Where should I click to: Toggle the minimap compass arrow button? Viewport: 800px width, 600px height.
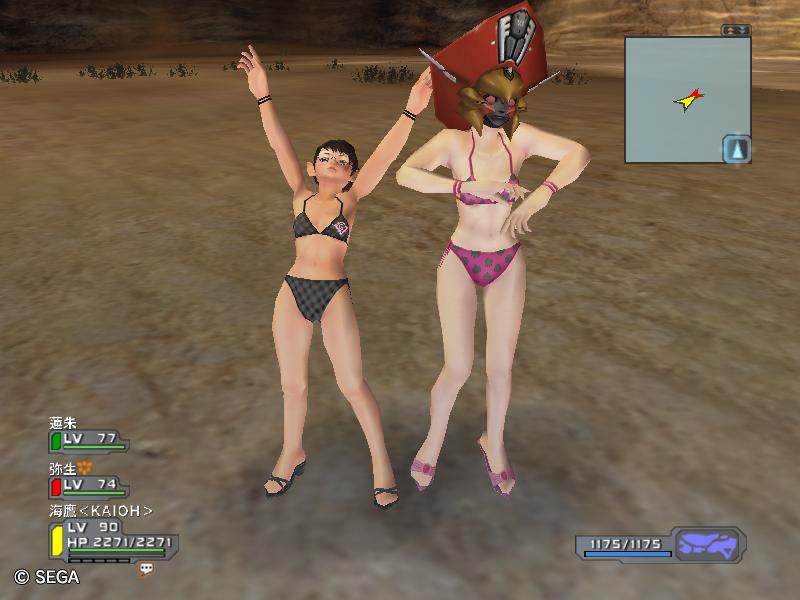coord(736,149)
